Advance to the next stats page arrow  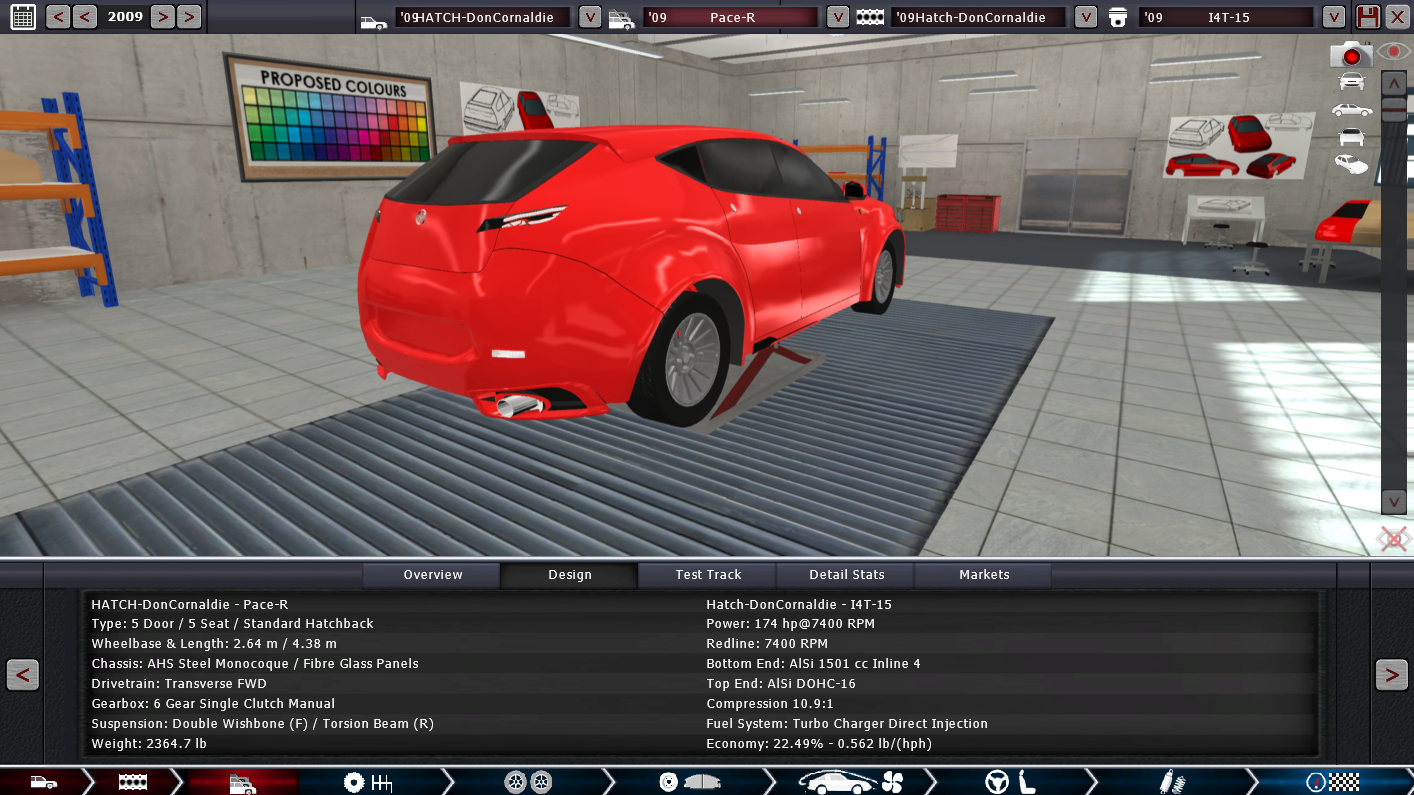point(1391,675)
